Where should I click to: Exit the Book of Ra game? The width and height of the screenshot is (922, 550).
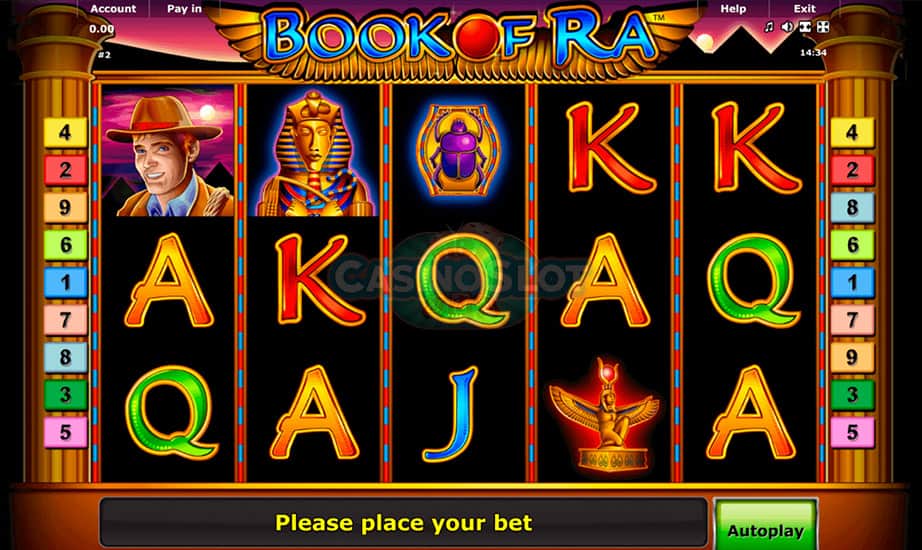click(804, 9)
